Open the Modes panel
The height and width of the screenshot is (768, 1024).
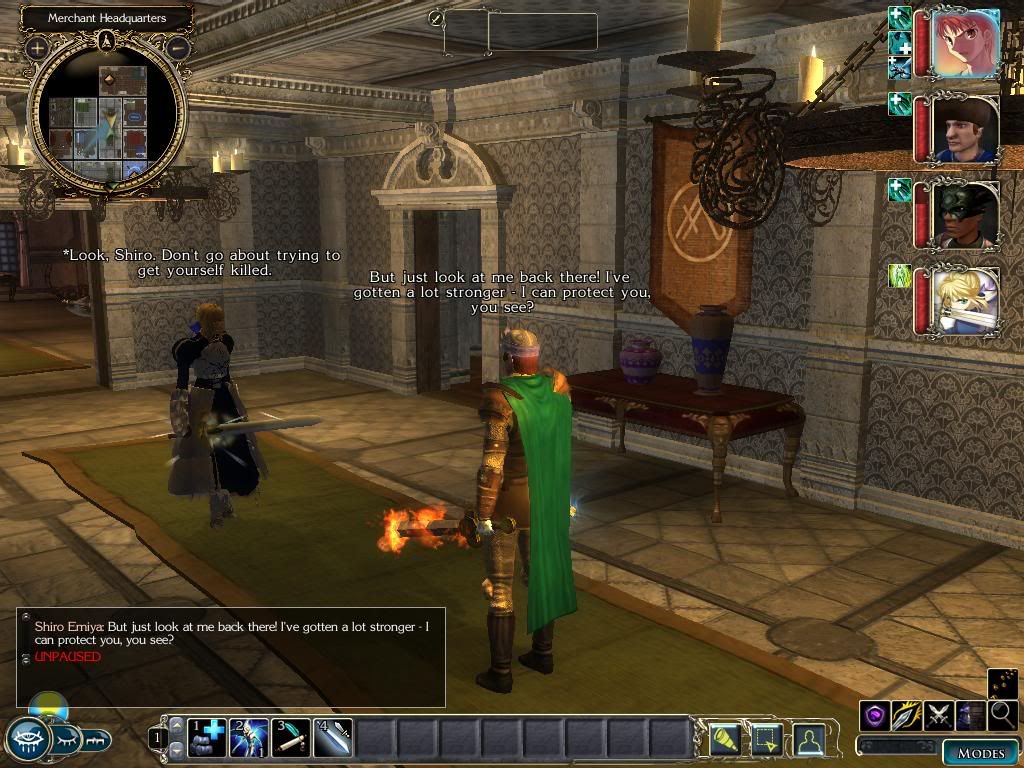[x=979, y=752]
